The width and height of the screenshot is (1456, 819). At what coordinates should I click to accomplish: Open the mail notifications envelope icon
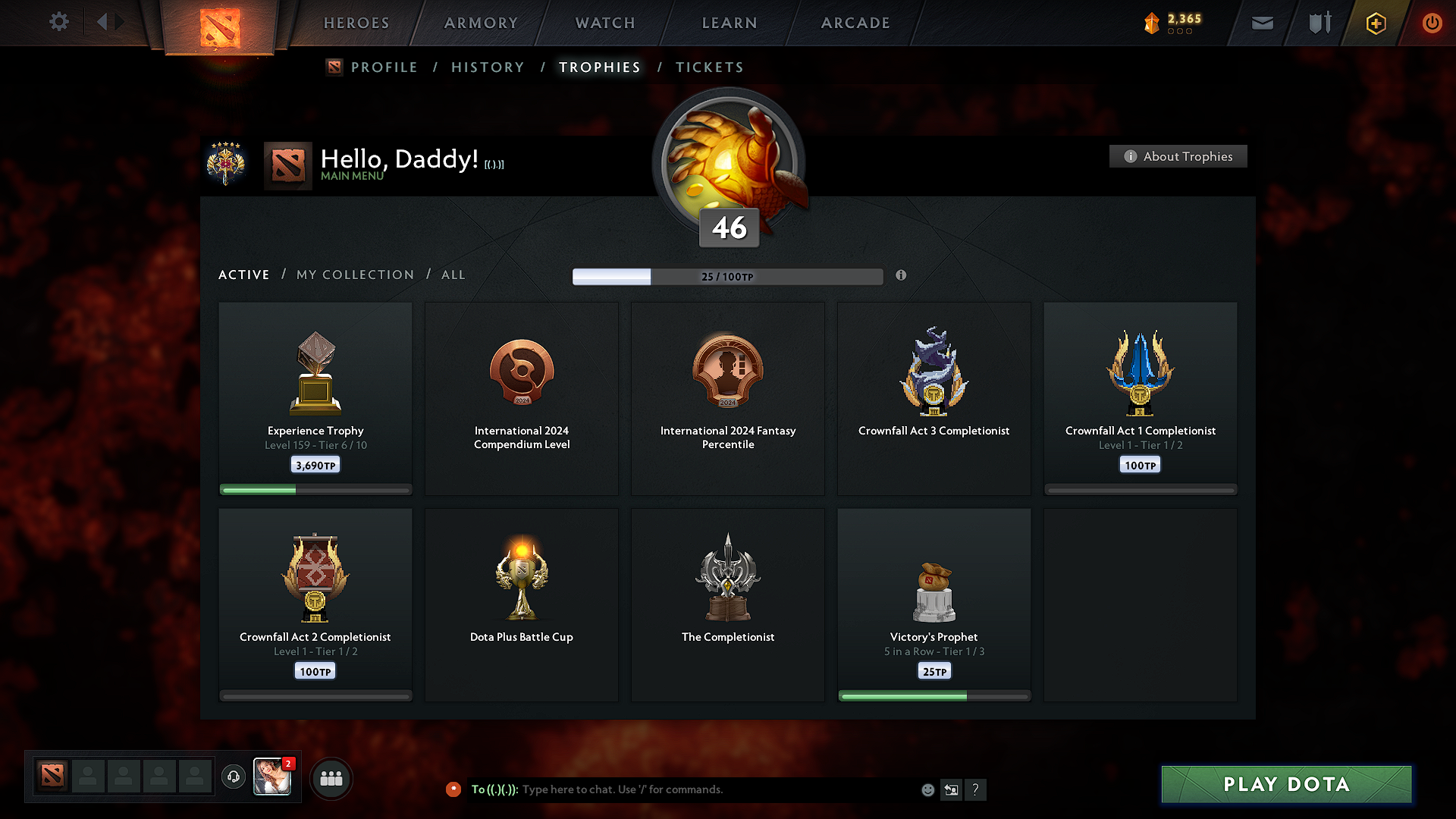point(1262,23)
